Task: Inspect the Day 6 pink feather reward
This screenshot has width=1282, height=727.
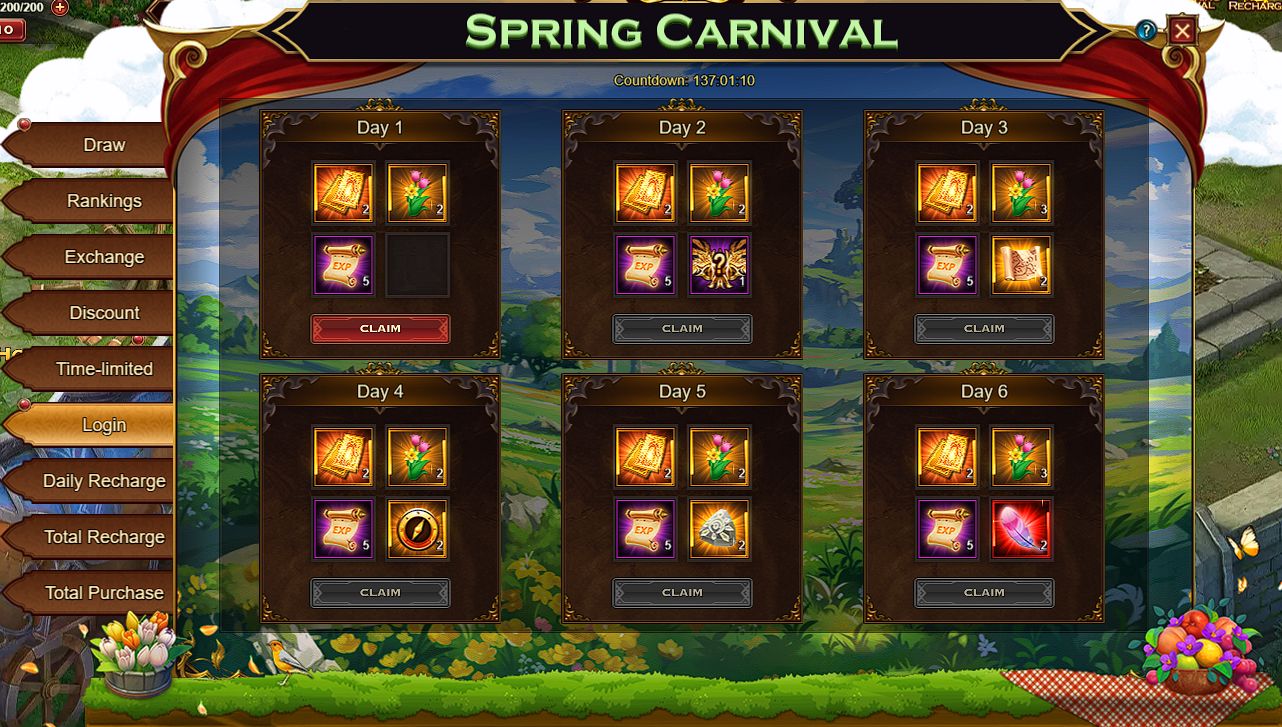Action: [x=1021, y=529]
